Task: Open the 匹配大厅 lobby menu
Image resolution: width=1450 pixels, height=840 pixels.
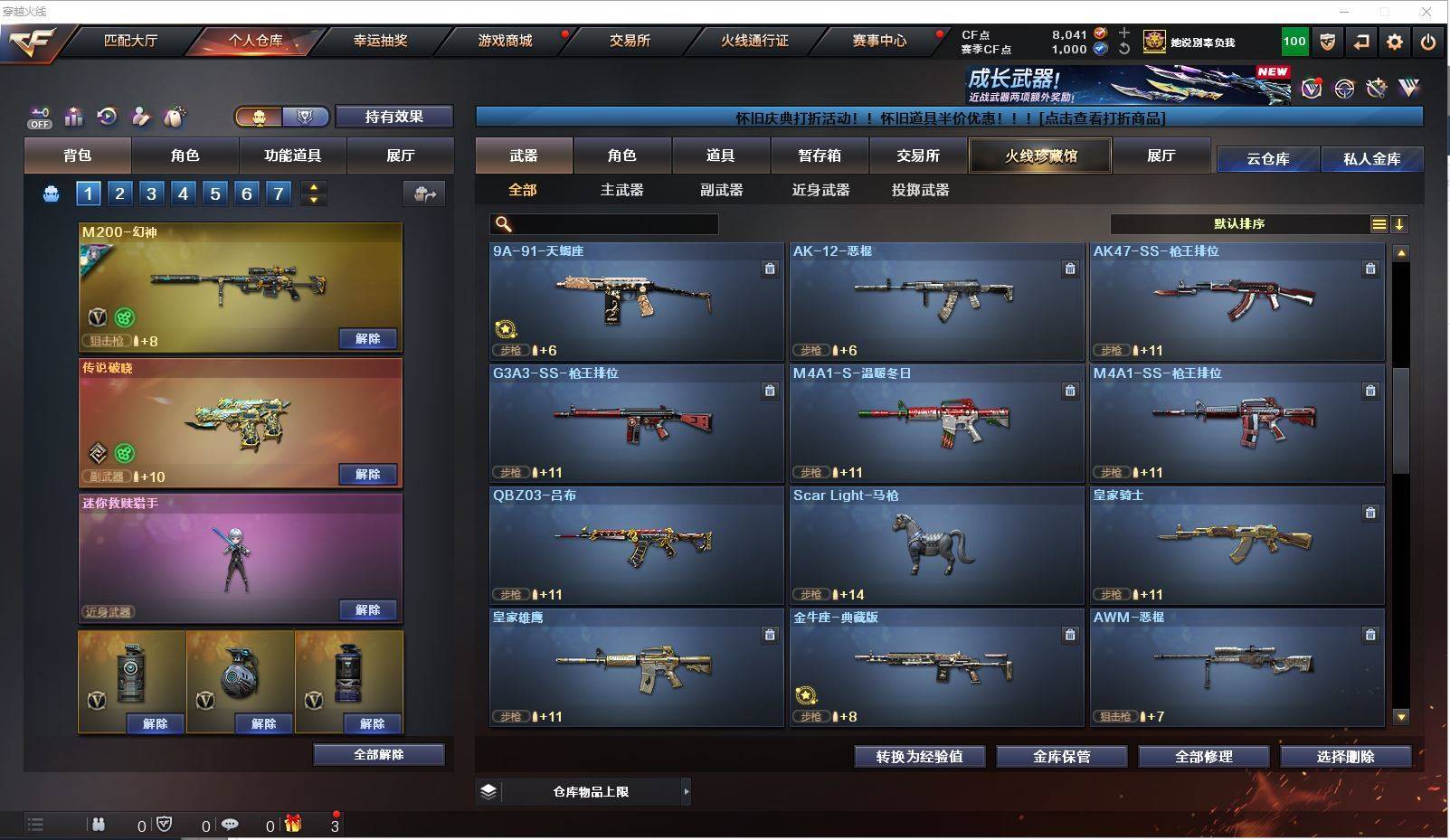Action: (x=131, y=41)
